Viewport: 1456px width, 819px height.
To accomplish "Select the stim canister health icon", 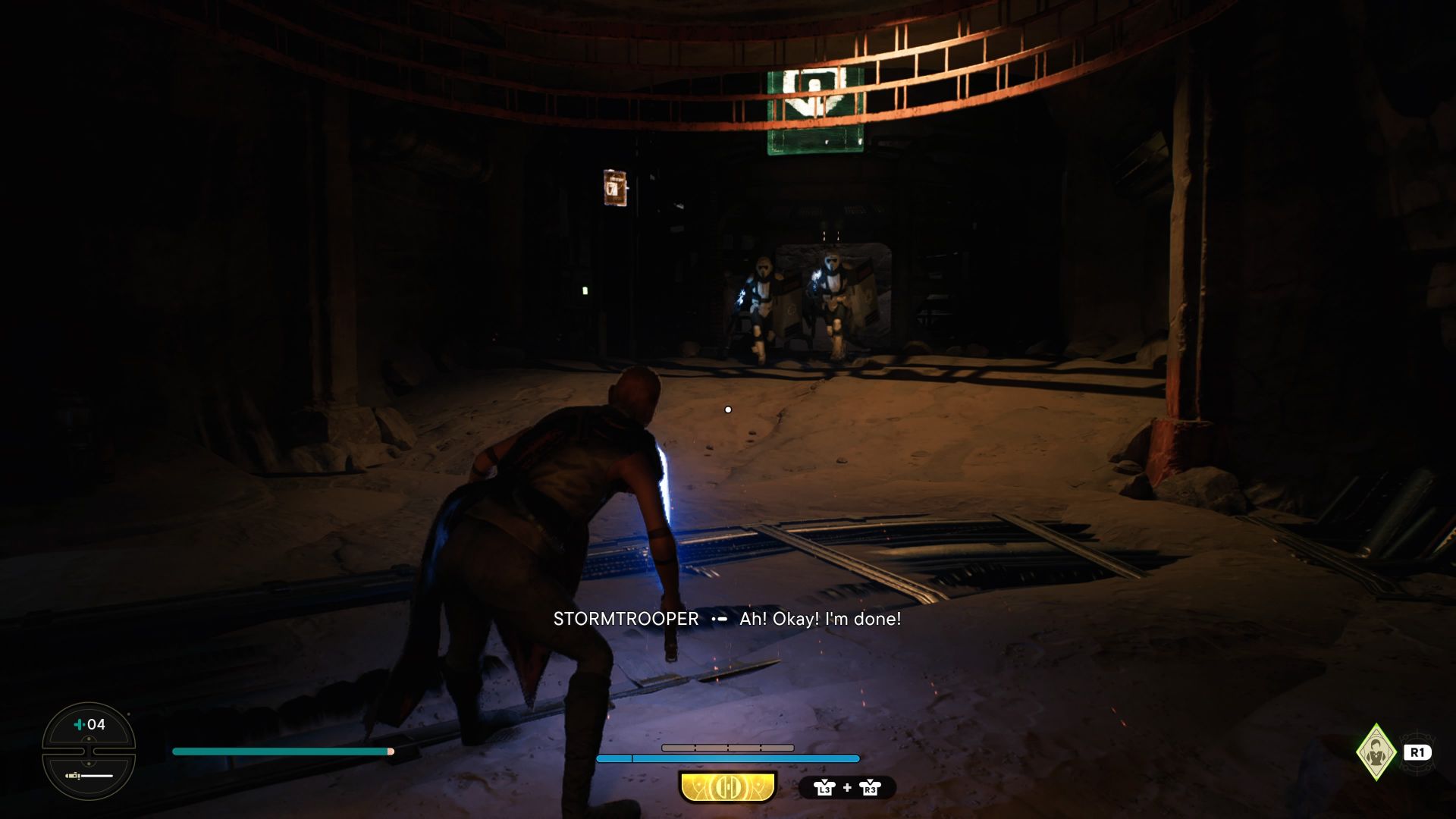I will [79, 724].
